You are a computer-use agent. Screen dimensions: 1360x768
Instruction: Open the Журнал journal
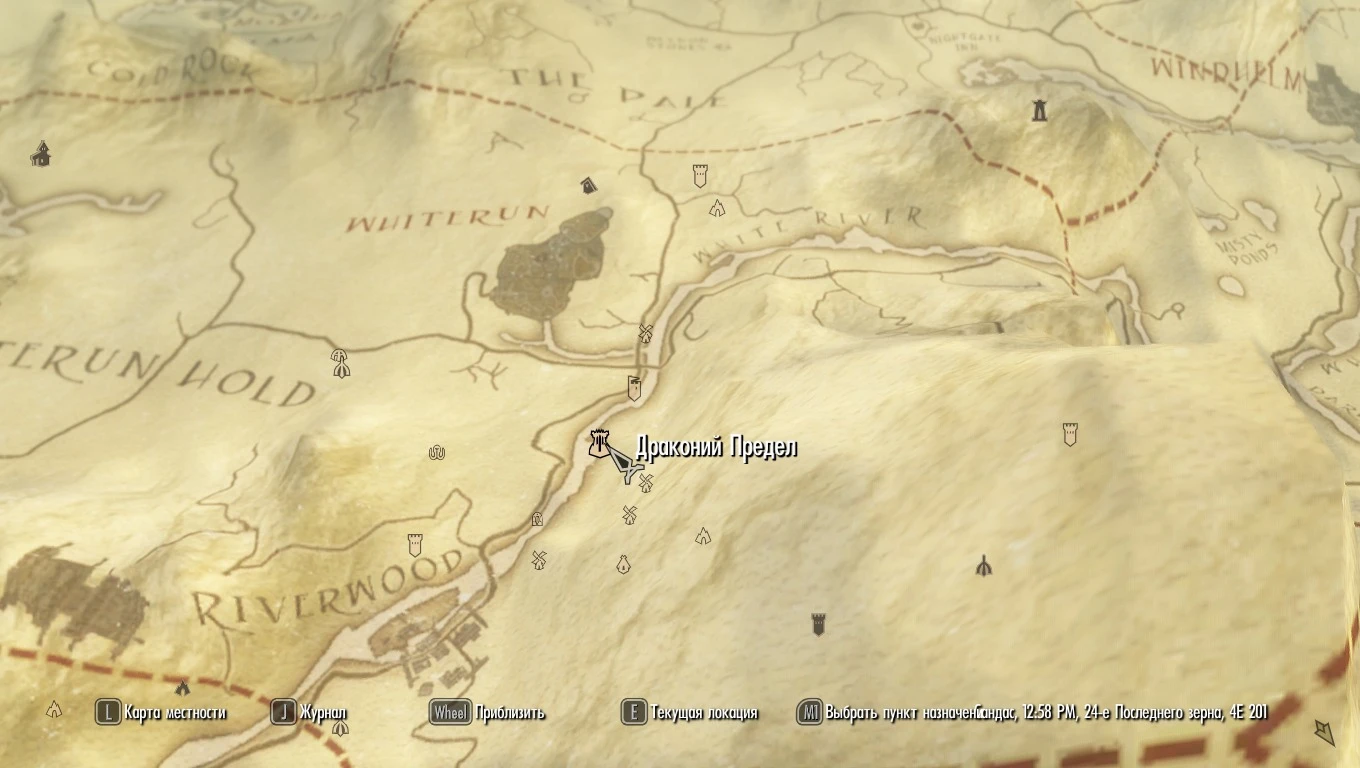click(x=315, y=714)
